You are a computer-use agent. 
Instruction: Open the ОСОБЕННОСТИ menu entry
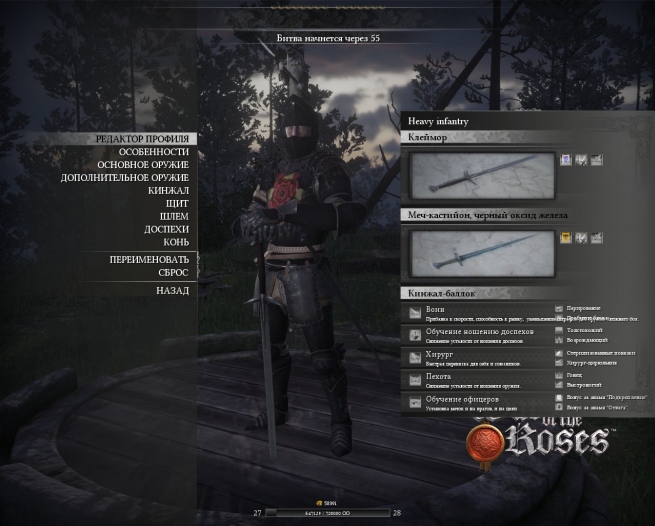click(153, 151)
